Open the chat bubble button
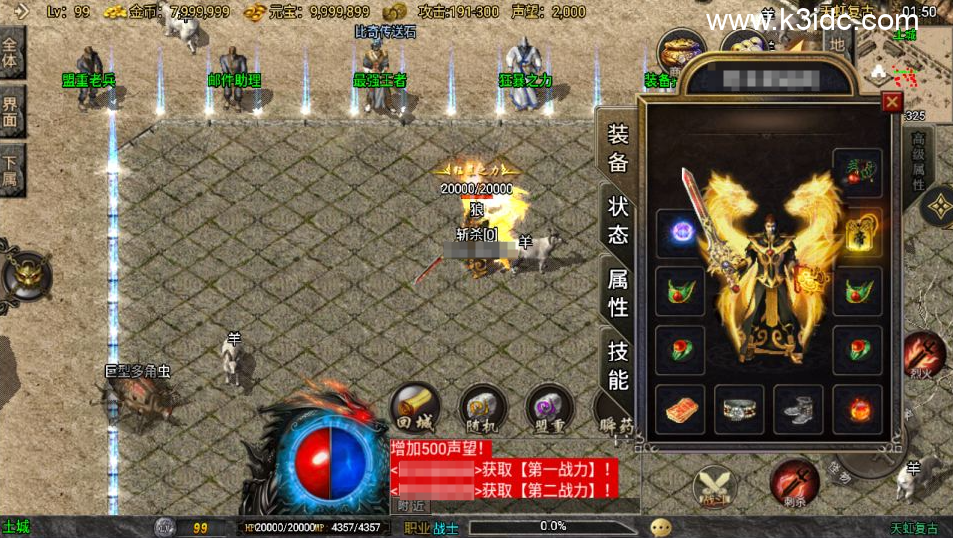Viewport: 953px width, 538px height. [x=661, y=527]
